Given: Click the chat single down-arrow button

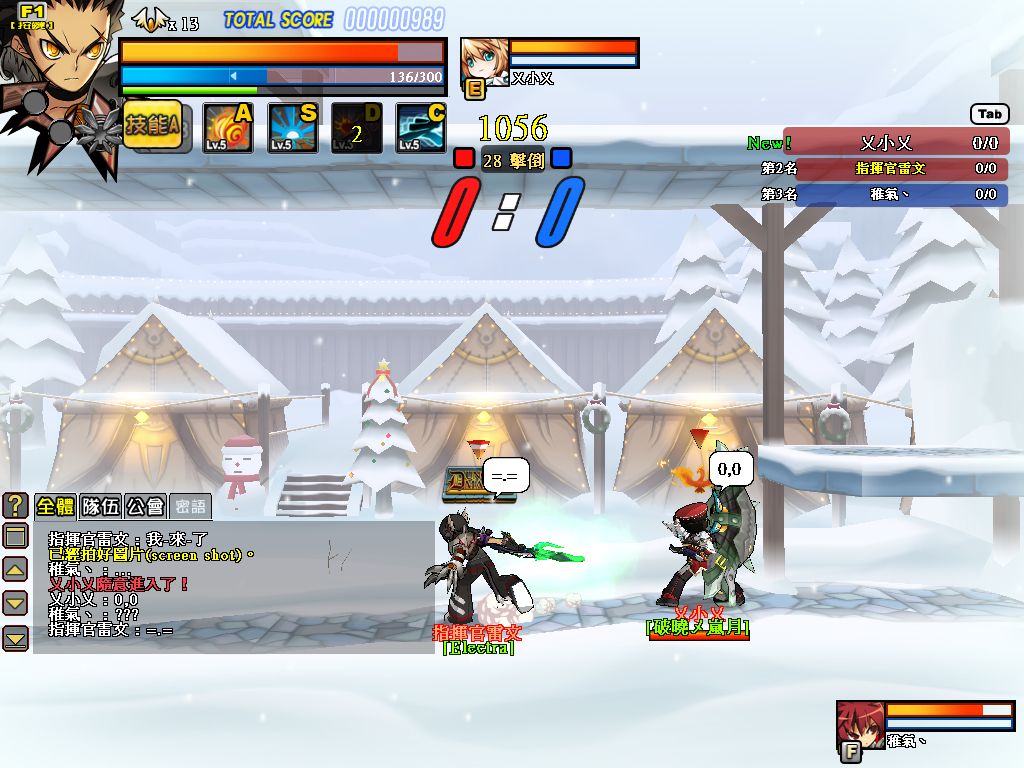Looking at the screenshot, I should pos(15,603).
